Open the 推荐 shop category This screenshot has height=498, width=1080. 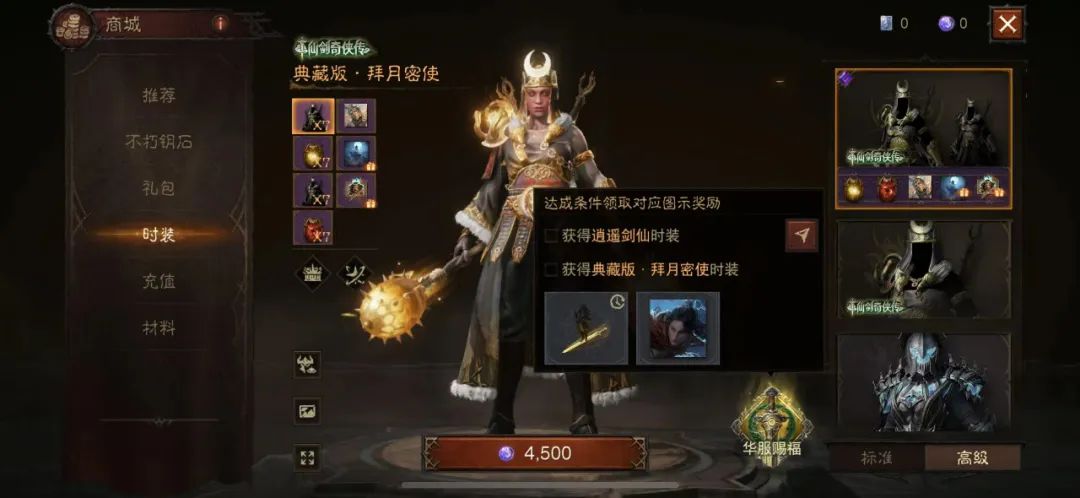[158, 96]
